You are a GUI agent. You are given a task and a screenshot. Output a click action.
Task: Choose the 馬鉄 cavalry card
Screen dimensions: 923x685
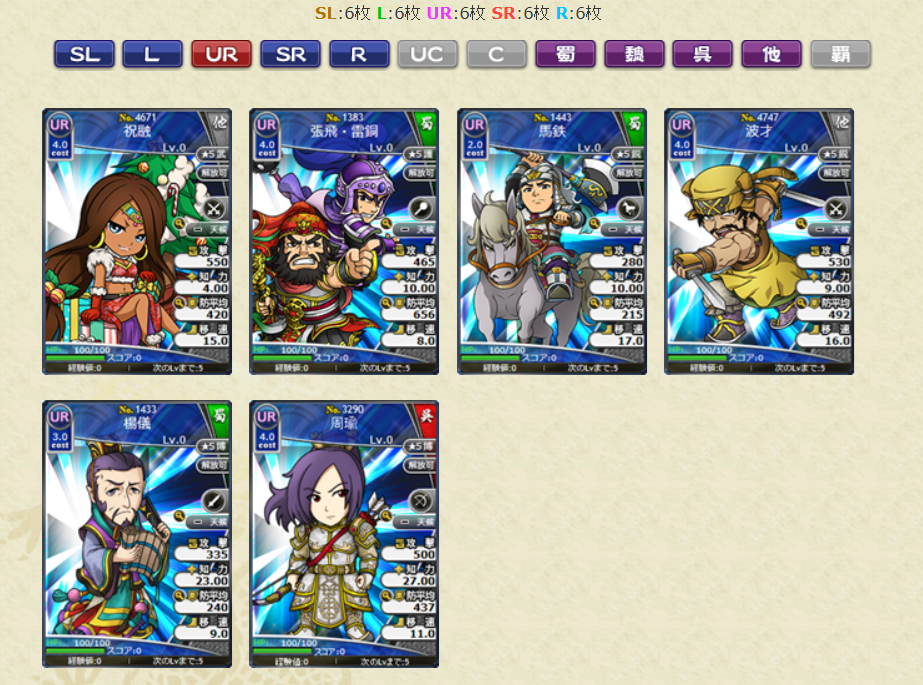coord(552,241)
